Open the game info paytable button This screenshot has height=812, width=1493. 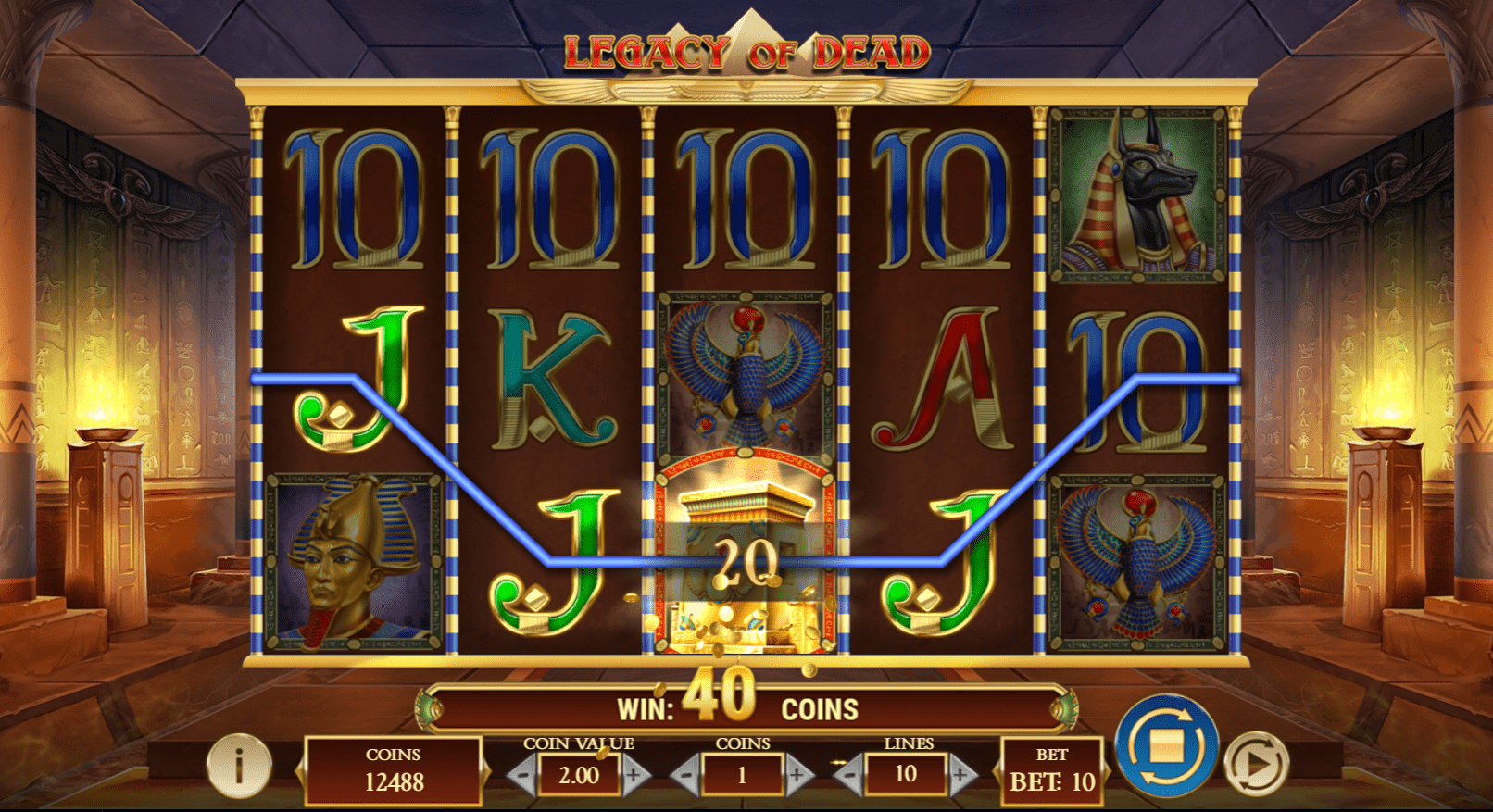coord(239,766)
